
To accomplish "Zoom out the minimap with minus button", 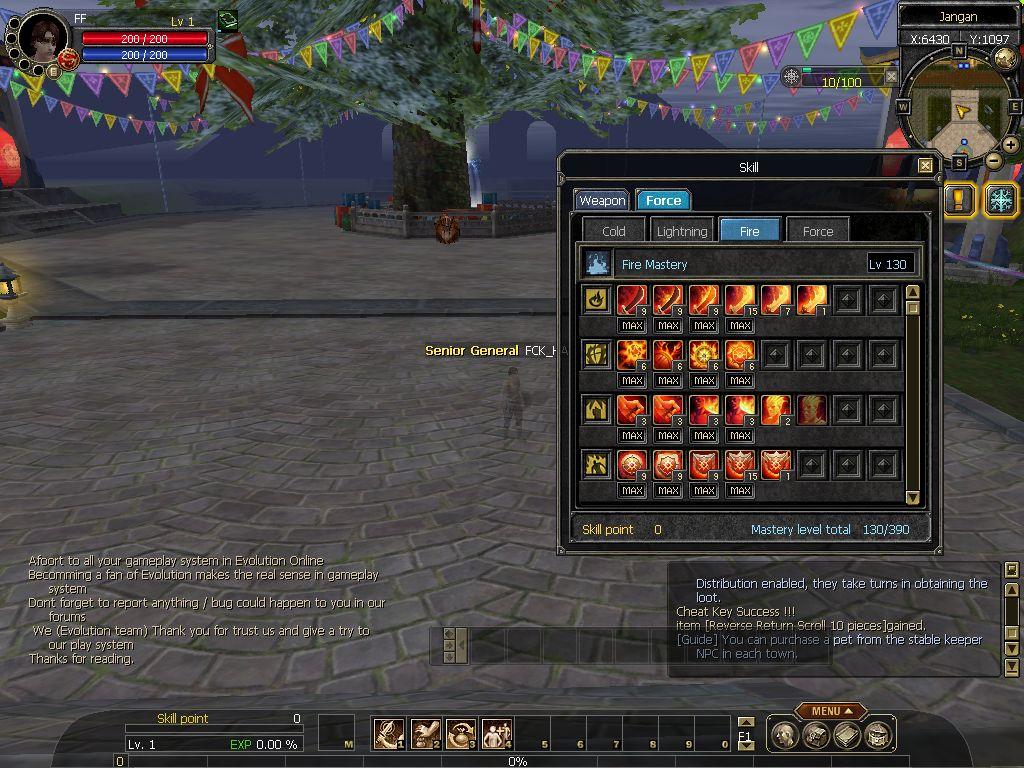I will tap(993, 160).
